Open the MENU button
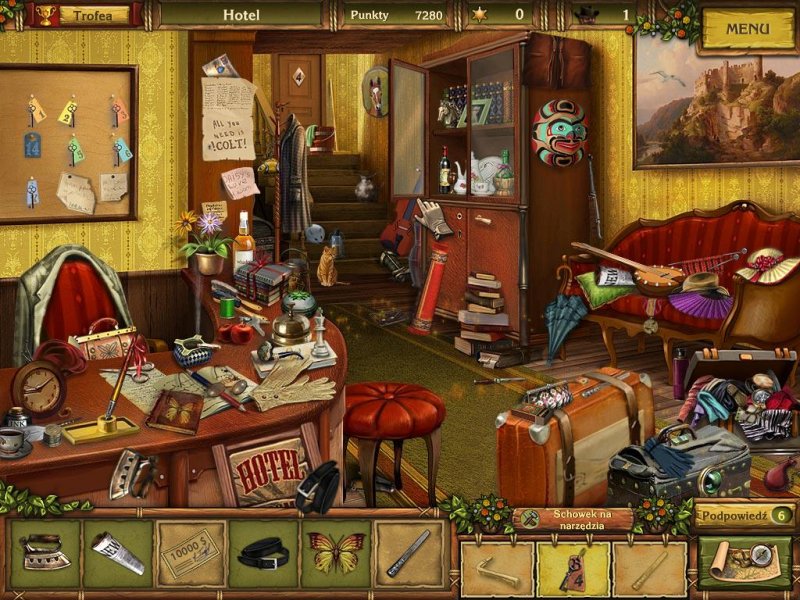Viewport: 800px width, 600px height. tap(747, 28)
